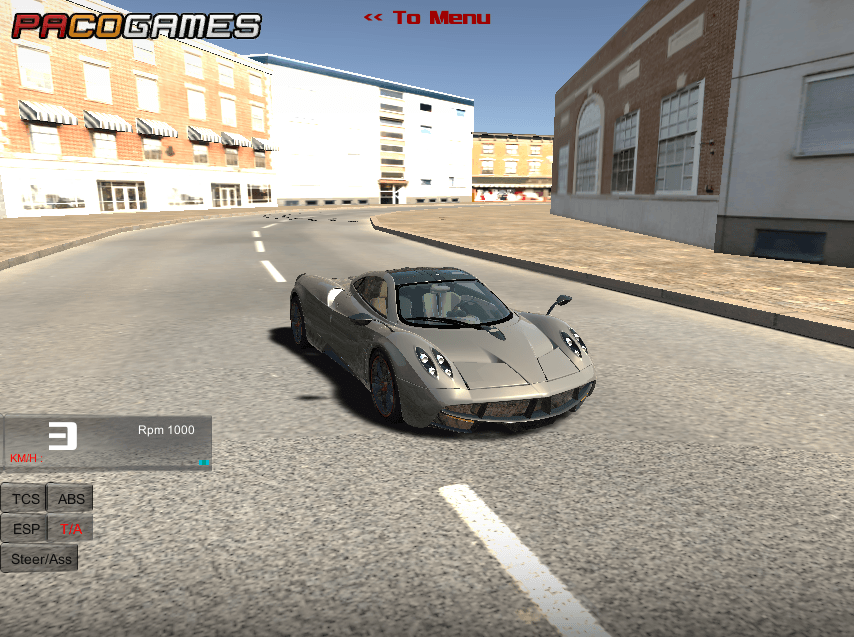Enable the Steer/Ass steering assist button

click(x=41, y=559)
